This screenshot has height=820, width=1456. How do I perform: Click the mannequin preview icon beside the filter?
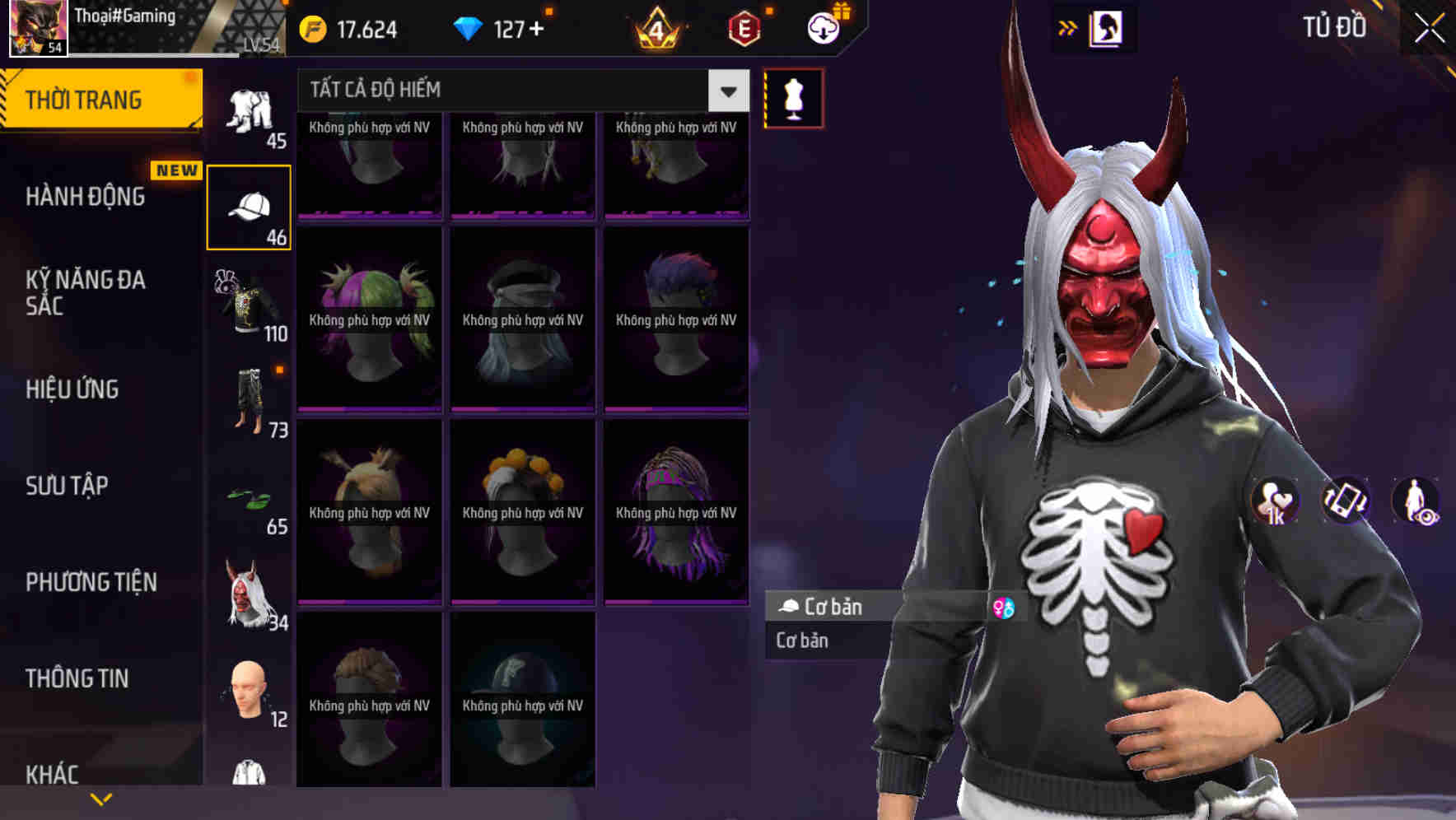(x=793, y=96)
